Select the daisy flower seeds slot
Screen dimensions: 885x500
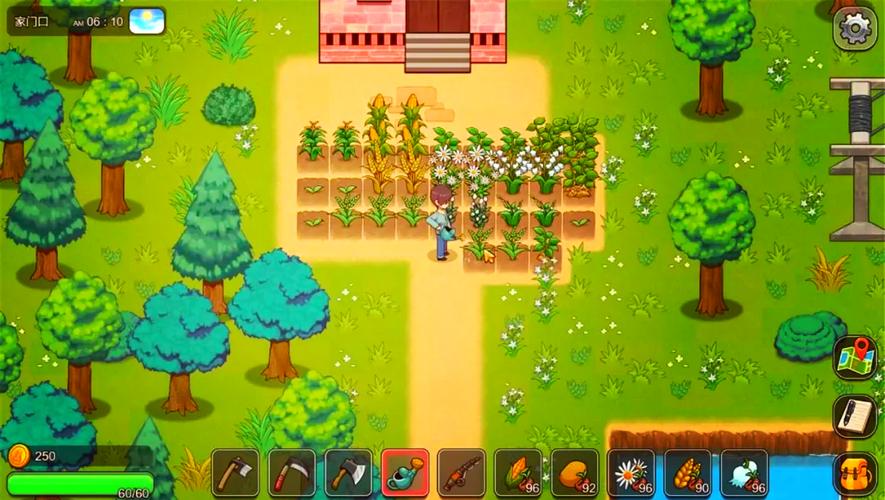coord(631,473)
